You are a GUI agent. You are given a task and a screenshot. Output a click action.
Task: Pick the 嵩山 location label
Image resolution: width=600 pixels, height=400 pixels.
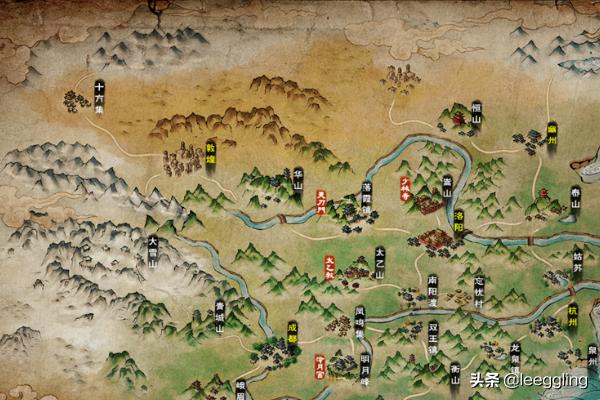(447, 185)
